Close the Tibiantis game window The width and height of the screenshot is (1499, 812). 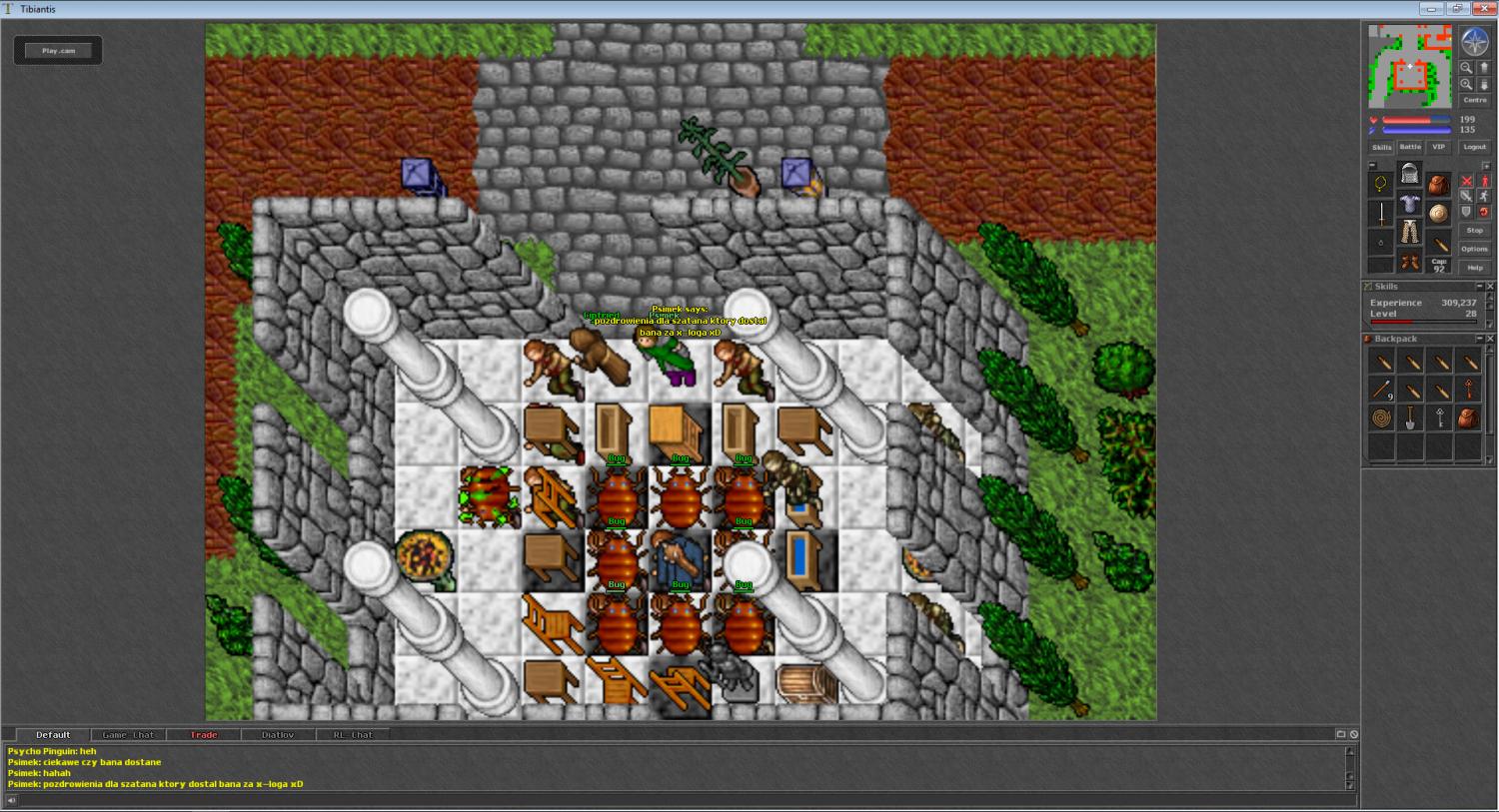pos(1484,9)
